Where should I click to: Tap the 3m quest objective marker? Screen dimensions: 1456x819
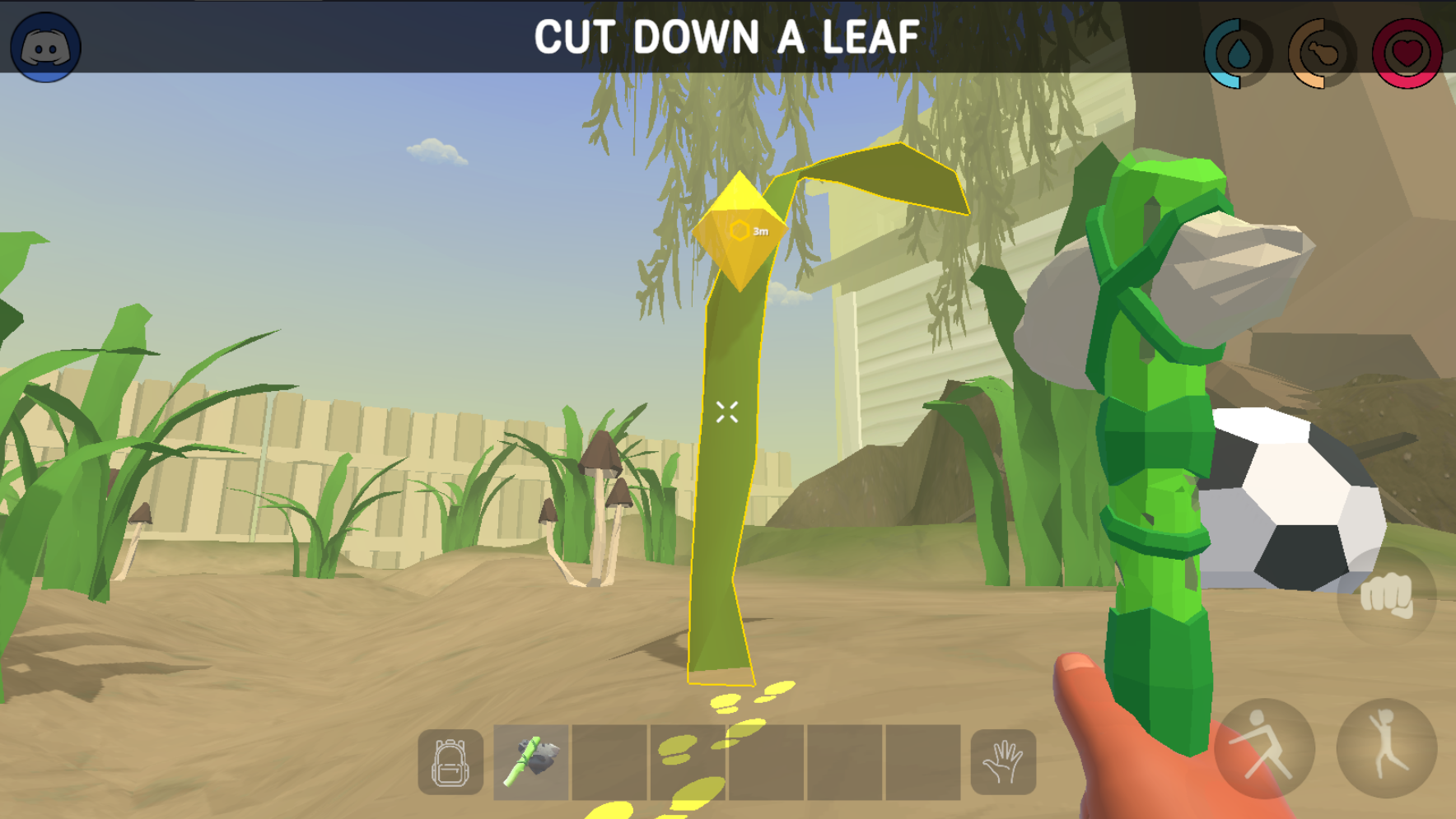click(740, 231)
